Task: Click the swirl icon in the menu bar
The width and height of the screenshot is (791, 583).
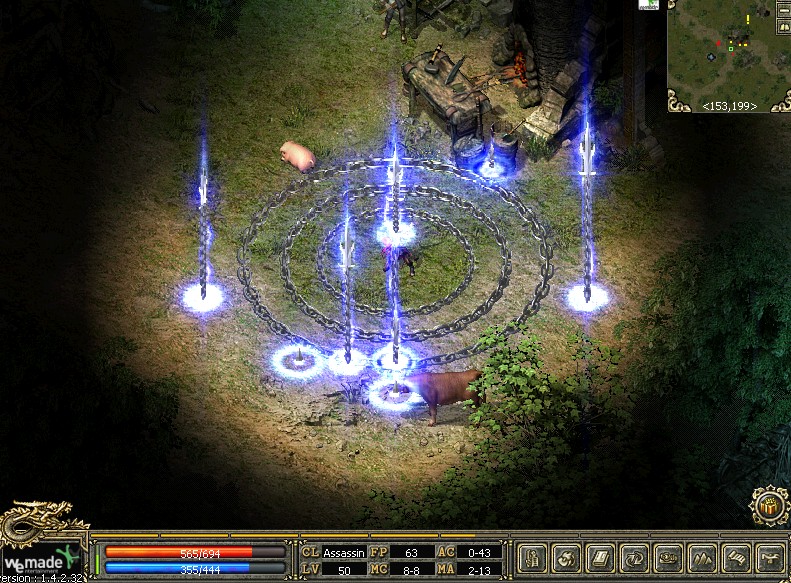Action: tap(567, 558)
